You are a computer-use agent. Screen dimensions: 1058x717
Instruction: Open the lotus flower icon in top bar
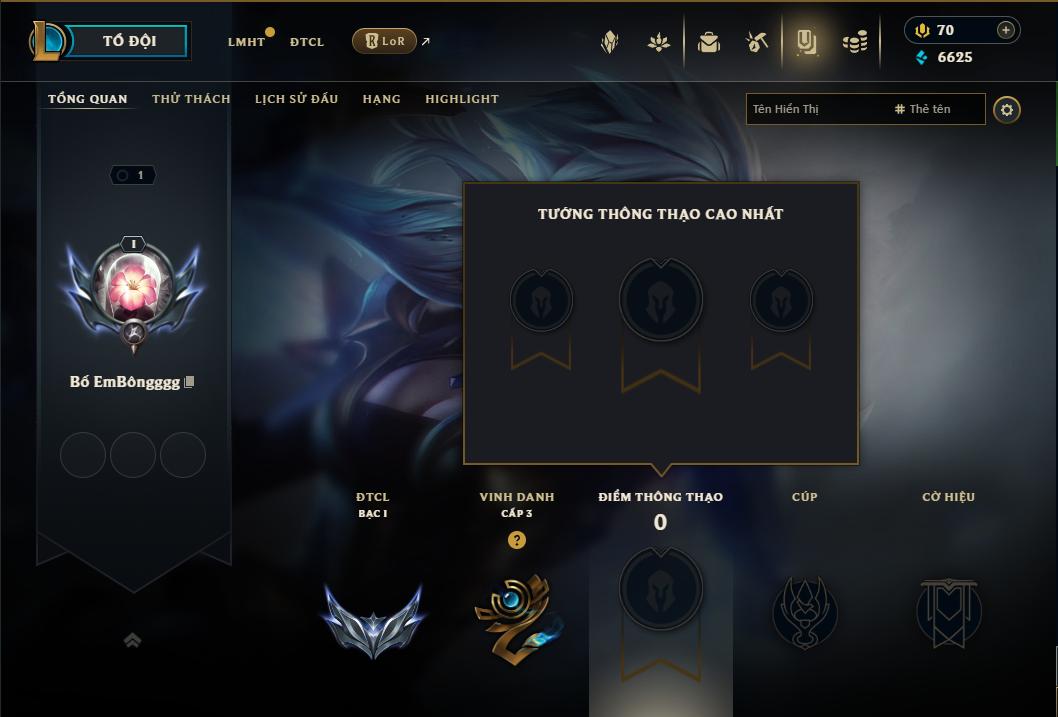tap(658, 42)
